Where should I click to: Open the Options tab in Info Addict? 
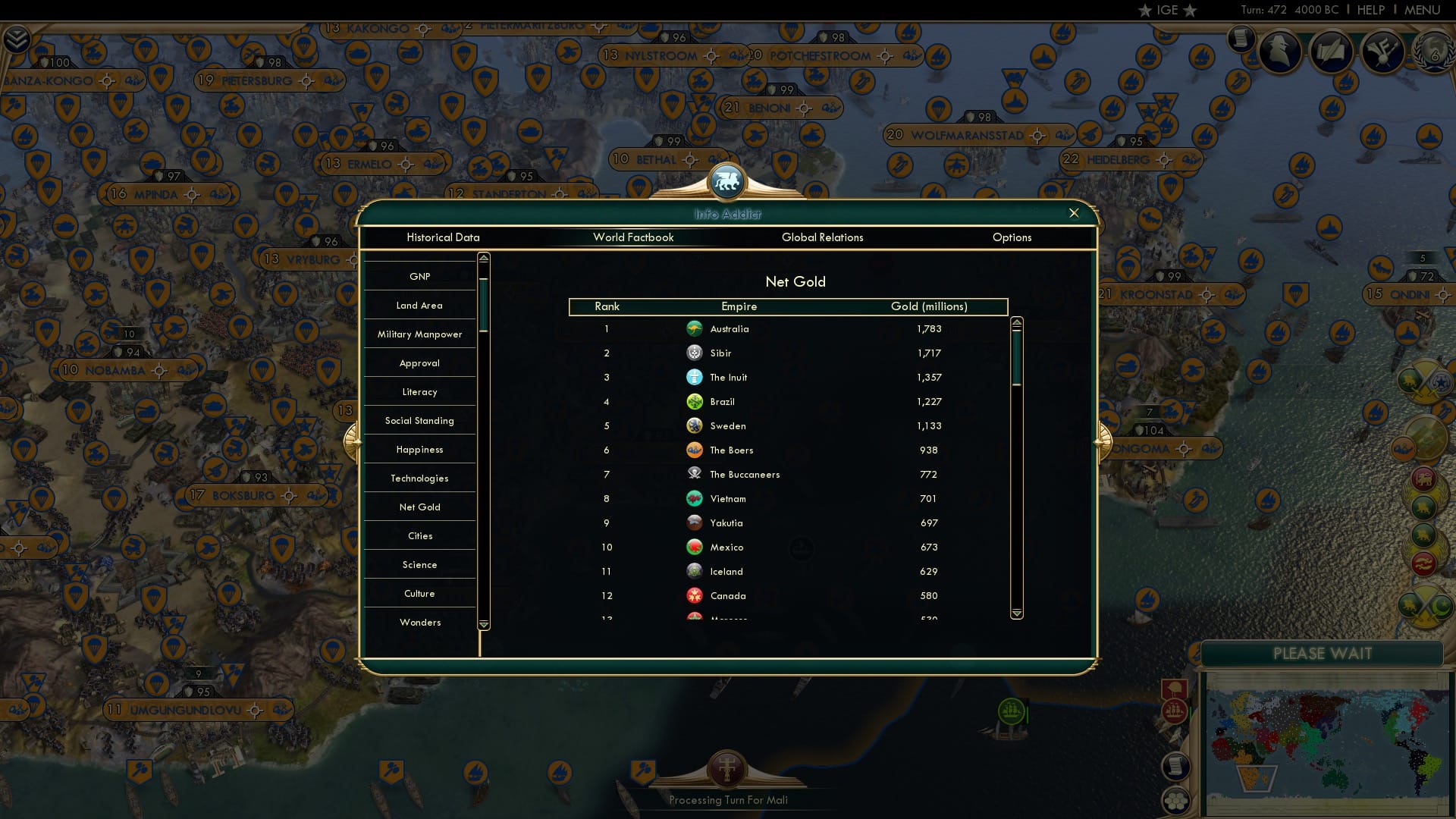point(1012,237)
